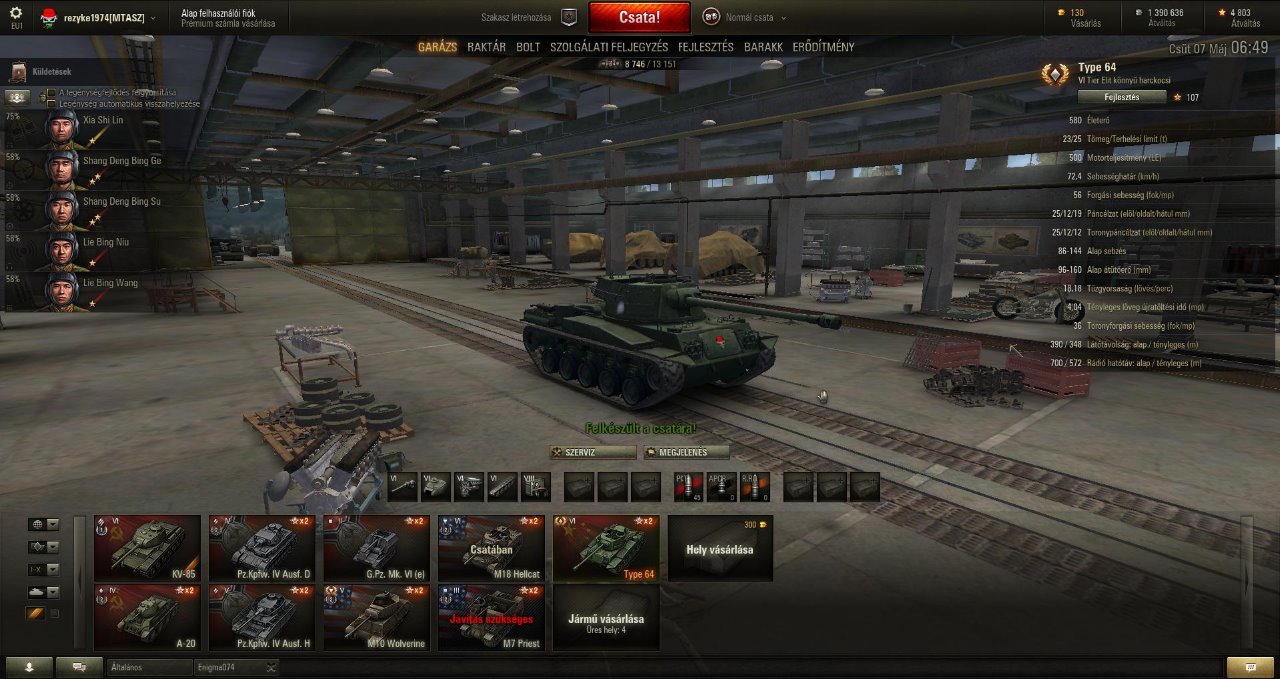The height and width of the screenshot is (679, 1280).
Task: Select the KV-85 tank in carousel
Action: coord(147,548)
